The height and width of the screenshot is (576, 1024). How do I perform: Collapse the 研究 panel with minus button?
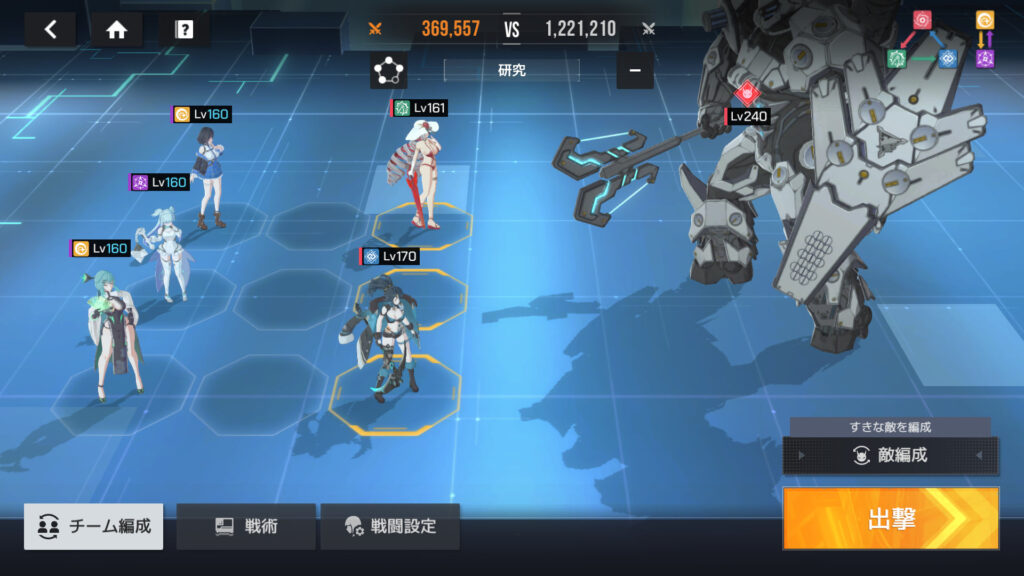tap(634, 71)
